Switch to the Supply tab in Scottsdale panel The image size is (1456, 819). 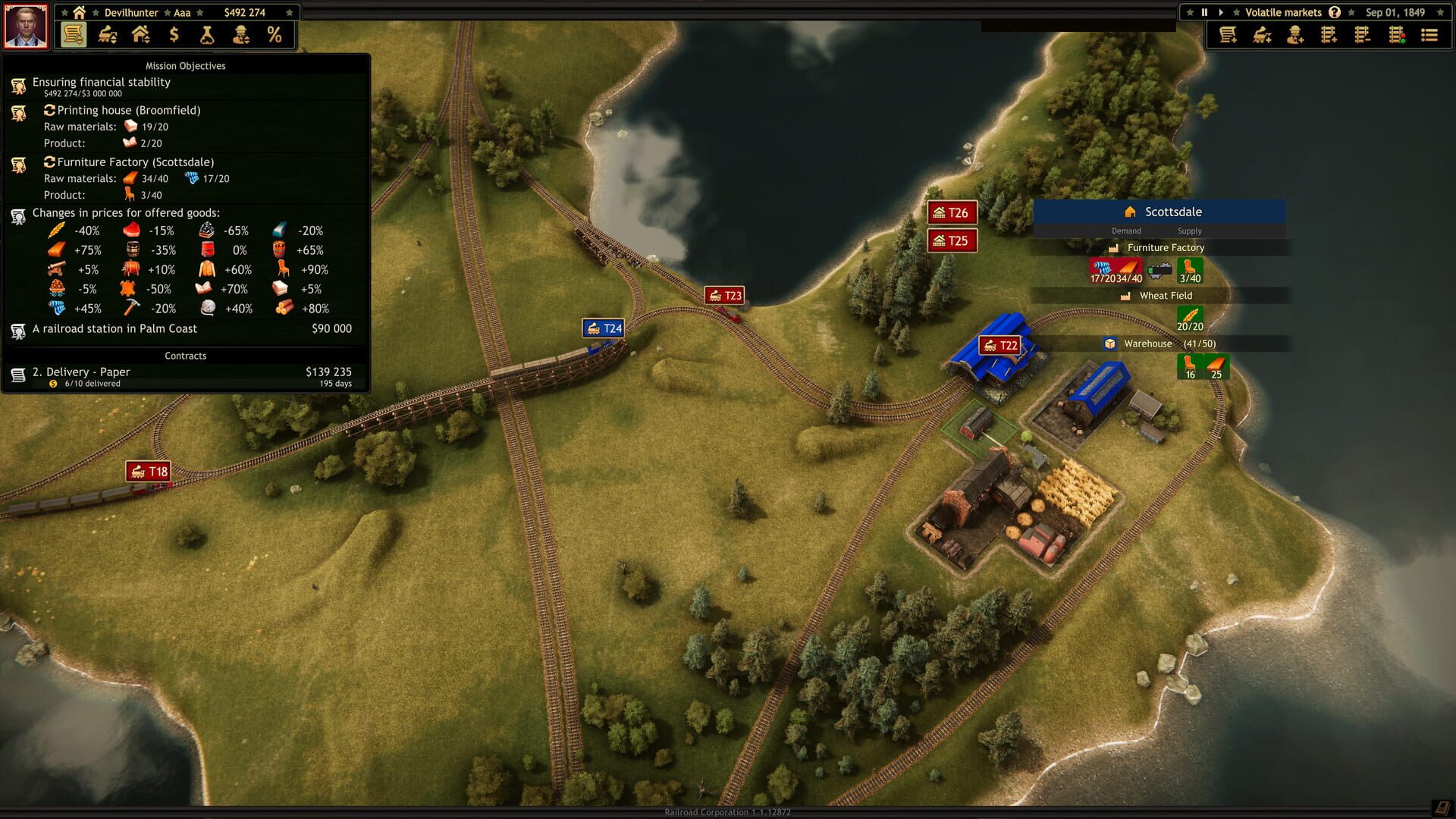(x=1189, y=231)
